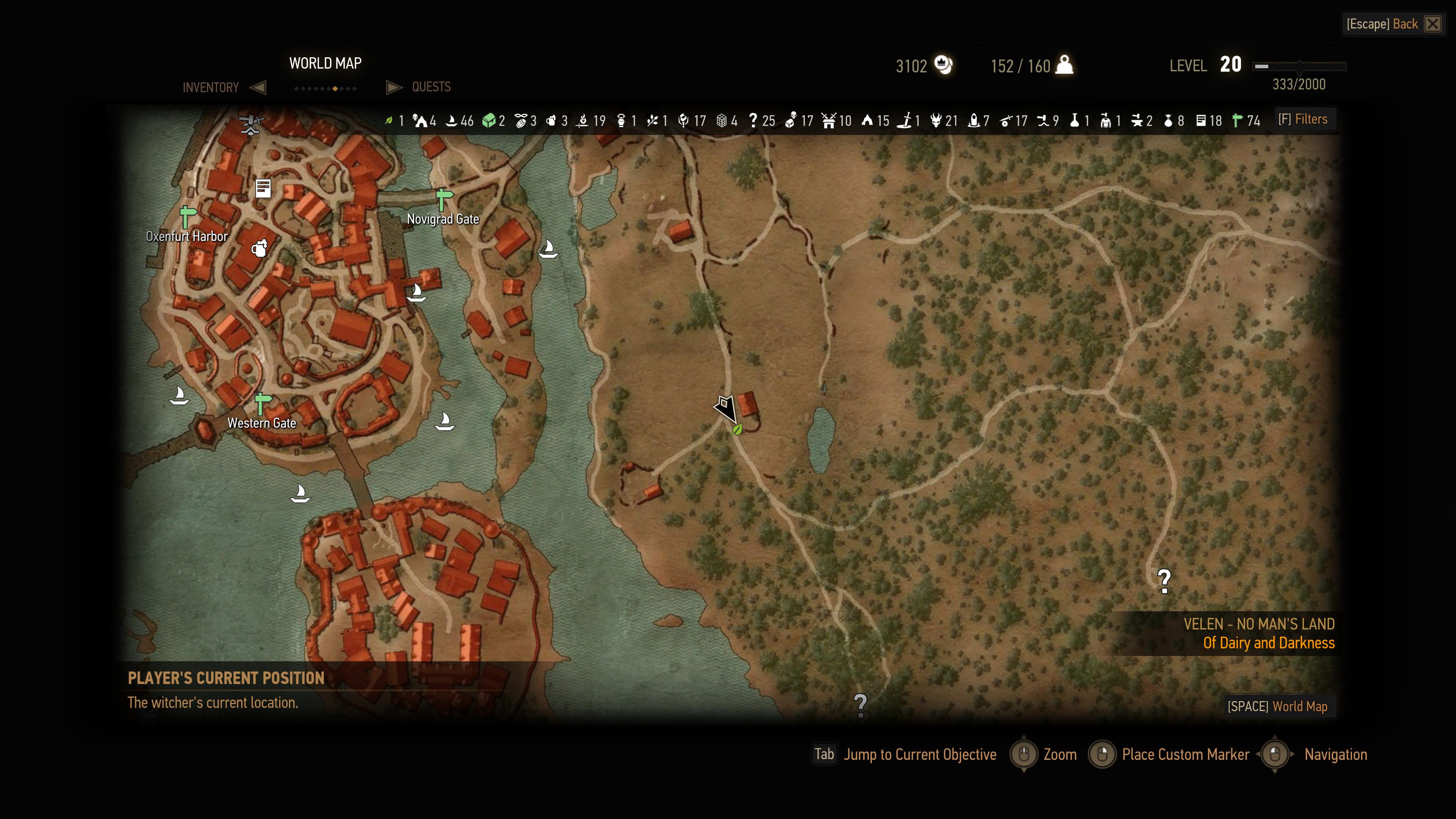
Task: Click the tavern mug marker in Oxenfurt
Action: 259,248
